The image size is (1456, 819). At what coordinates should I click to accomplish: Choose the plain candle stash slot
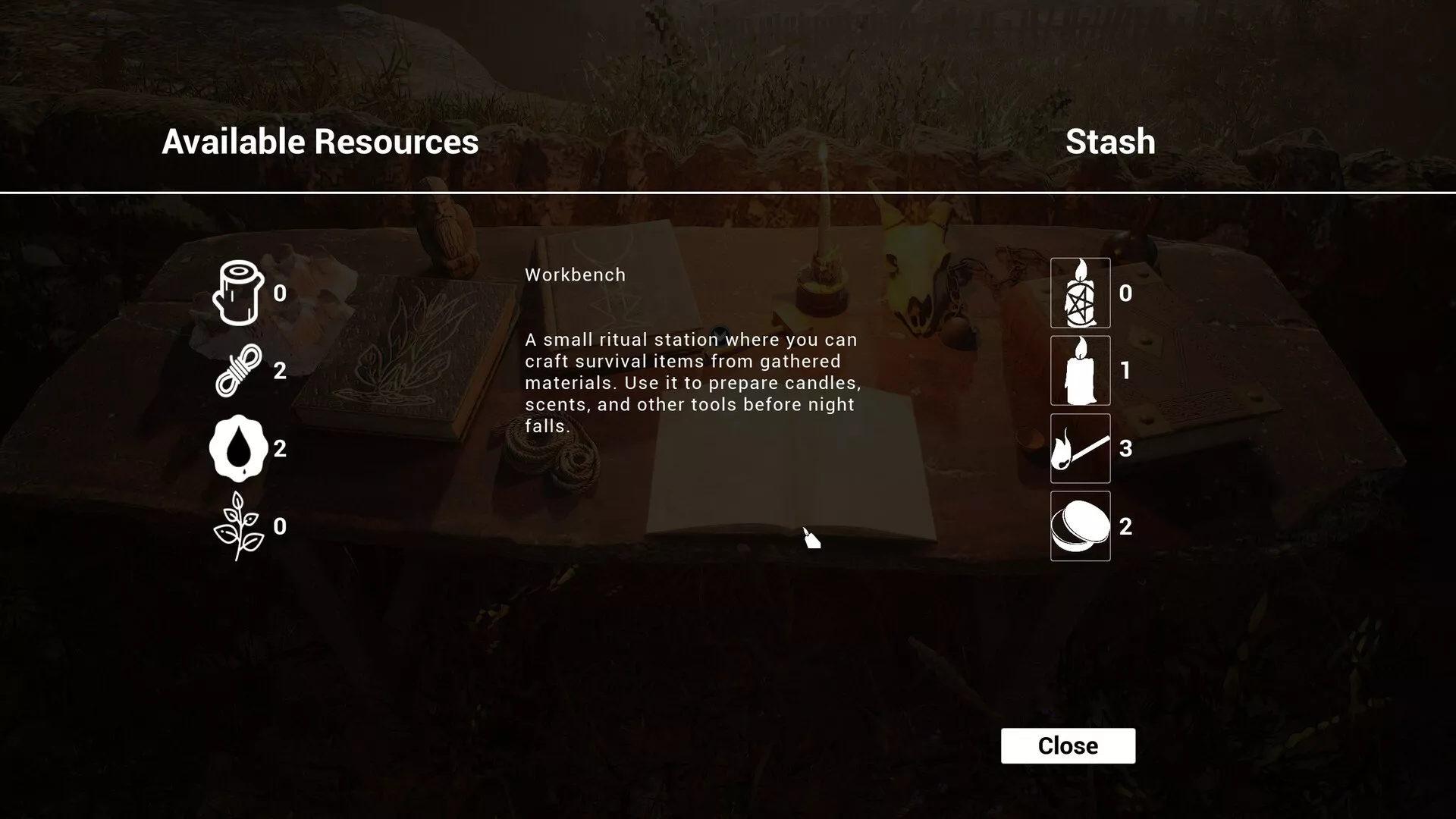pos(1080,371)
